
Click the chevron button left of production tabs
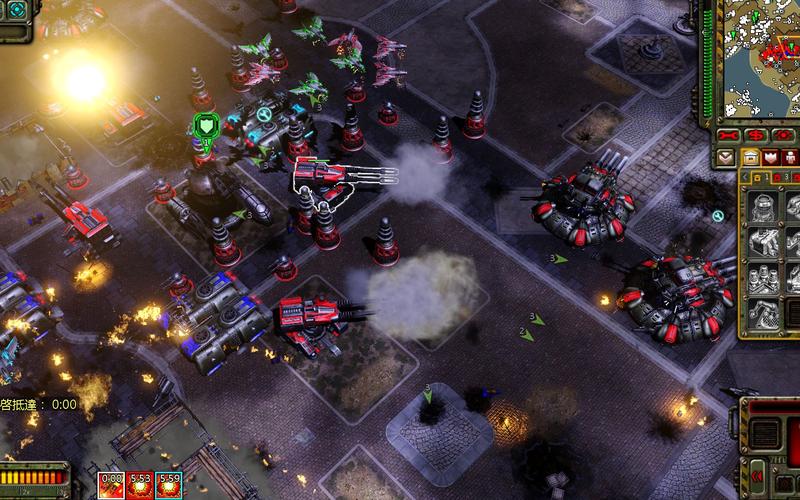[x=727, y=158]
